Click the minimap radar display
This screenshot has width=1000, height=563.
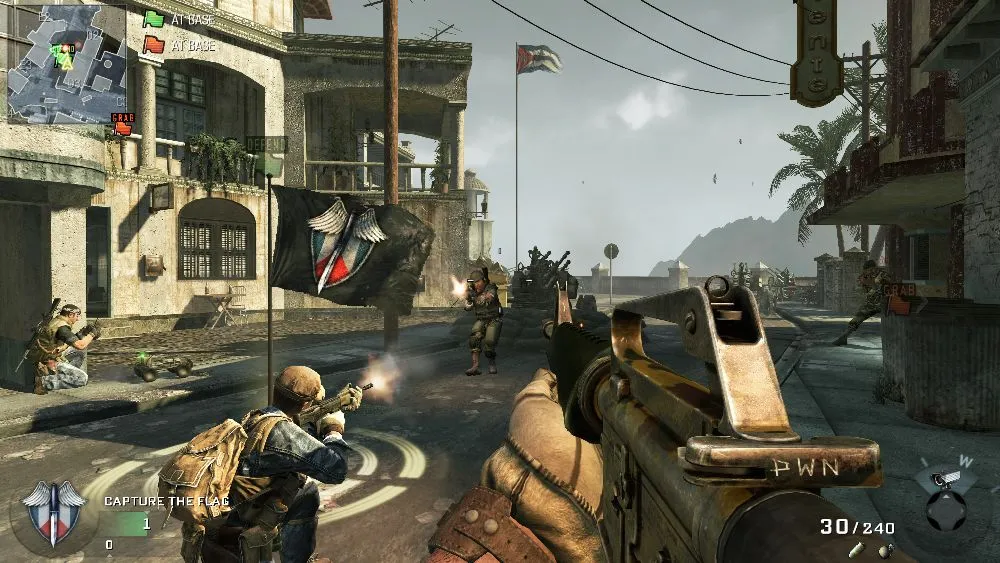coord(66,63)
